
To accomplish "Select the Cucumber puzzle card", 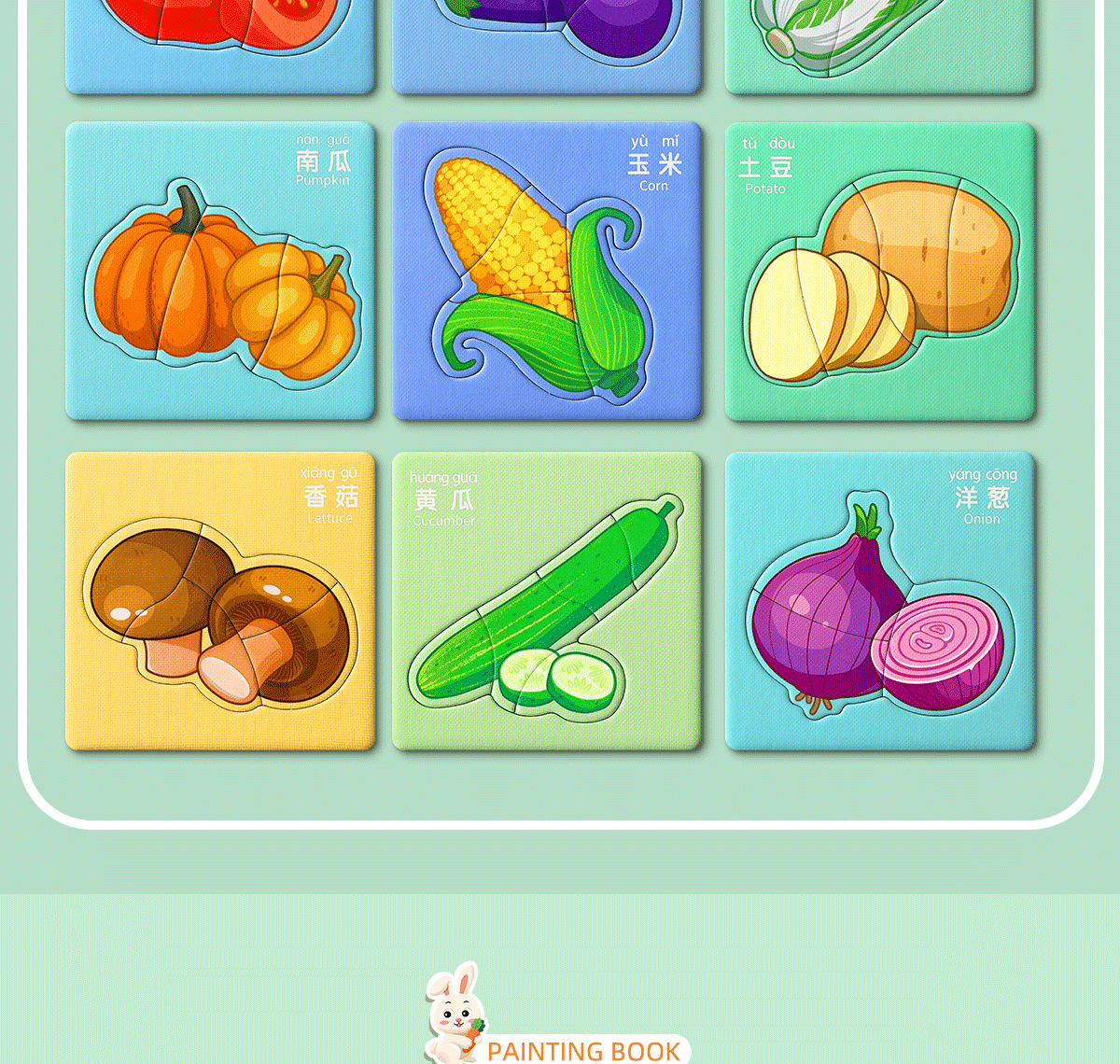I will pyautogui.click(x=547, y=601).
